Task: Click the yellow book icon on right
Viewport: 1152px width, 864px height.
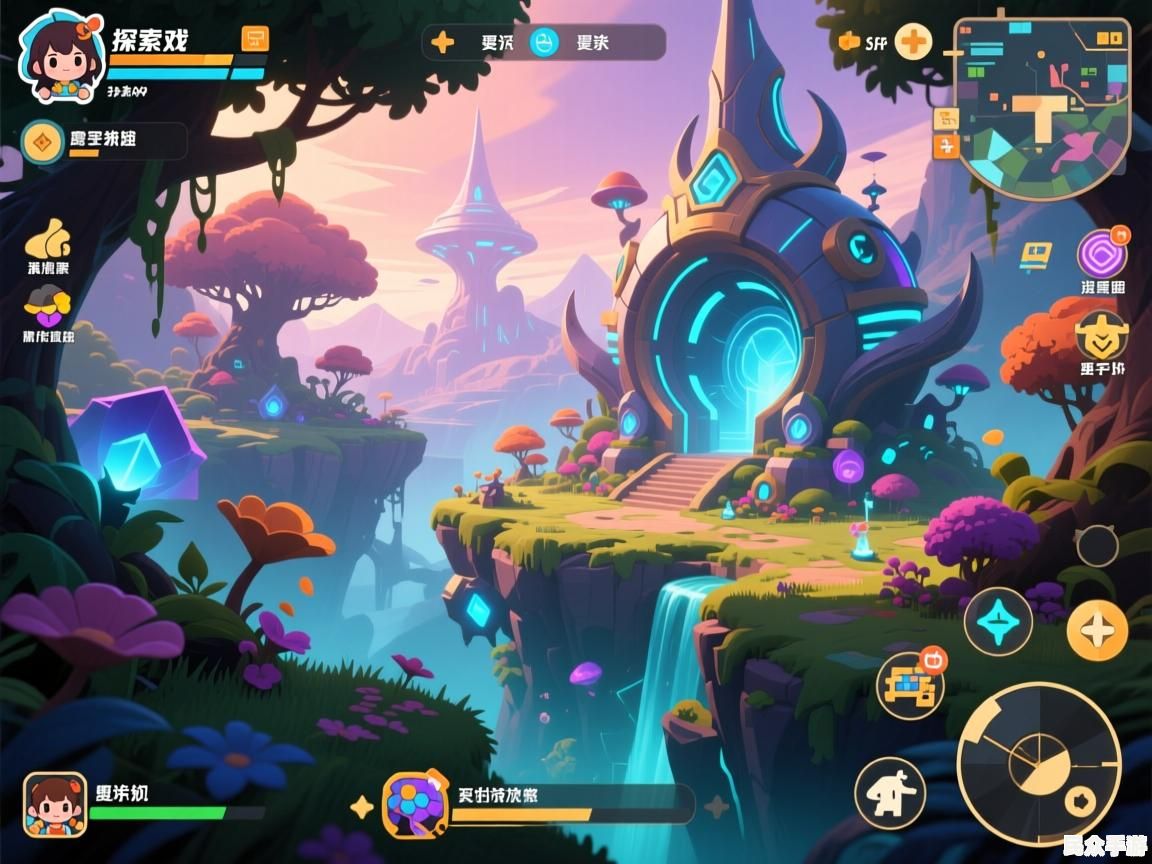Action: [x=1036, y=257]
